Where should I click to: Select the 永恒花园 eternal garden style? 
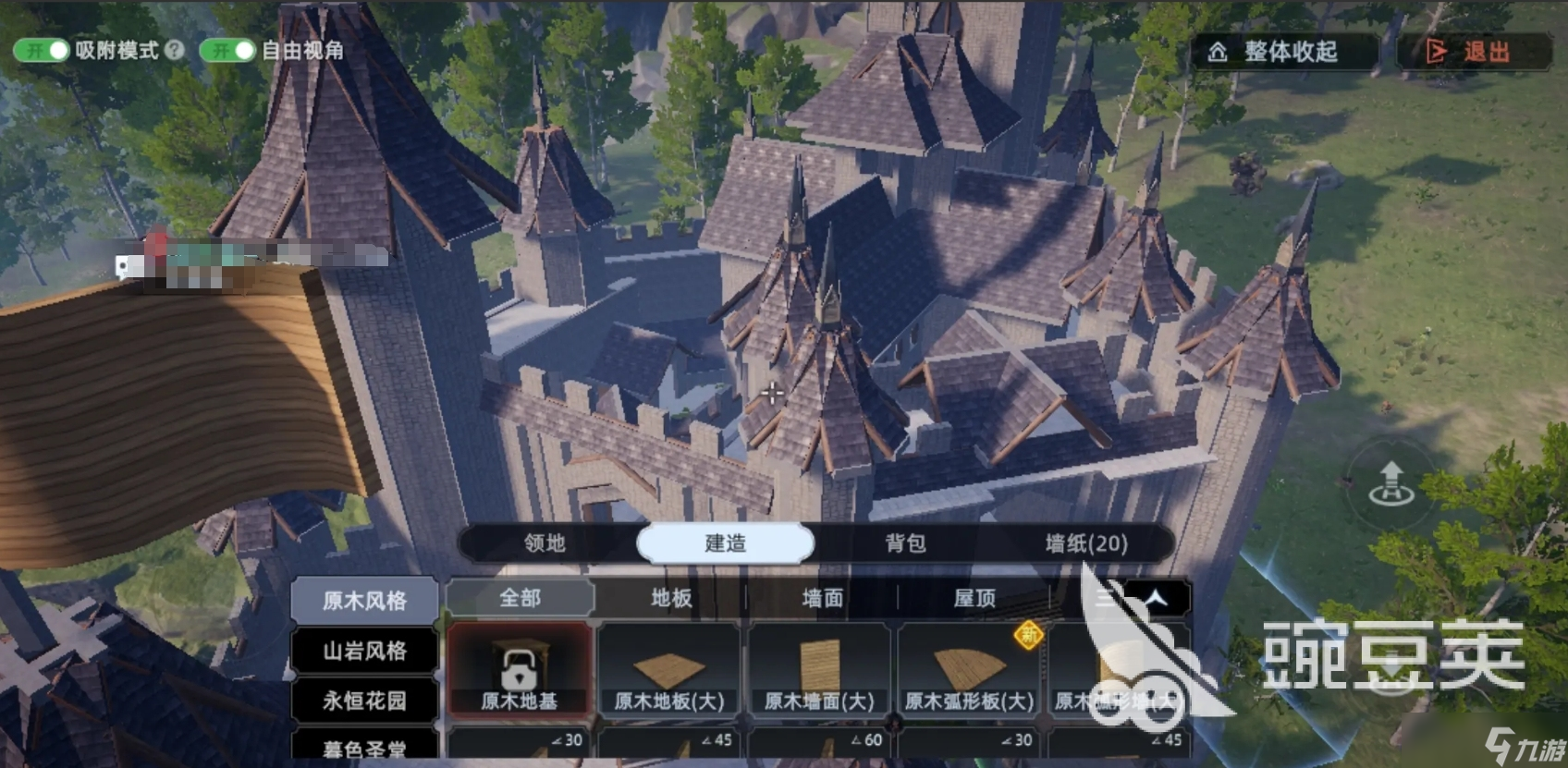pos(364,701)
